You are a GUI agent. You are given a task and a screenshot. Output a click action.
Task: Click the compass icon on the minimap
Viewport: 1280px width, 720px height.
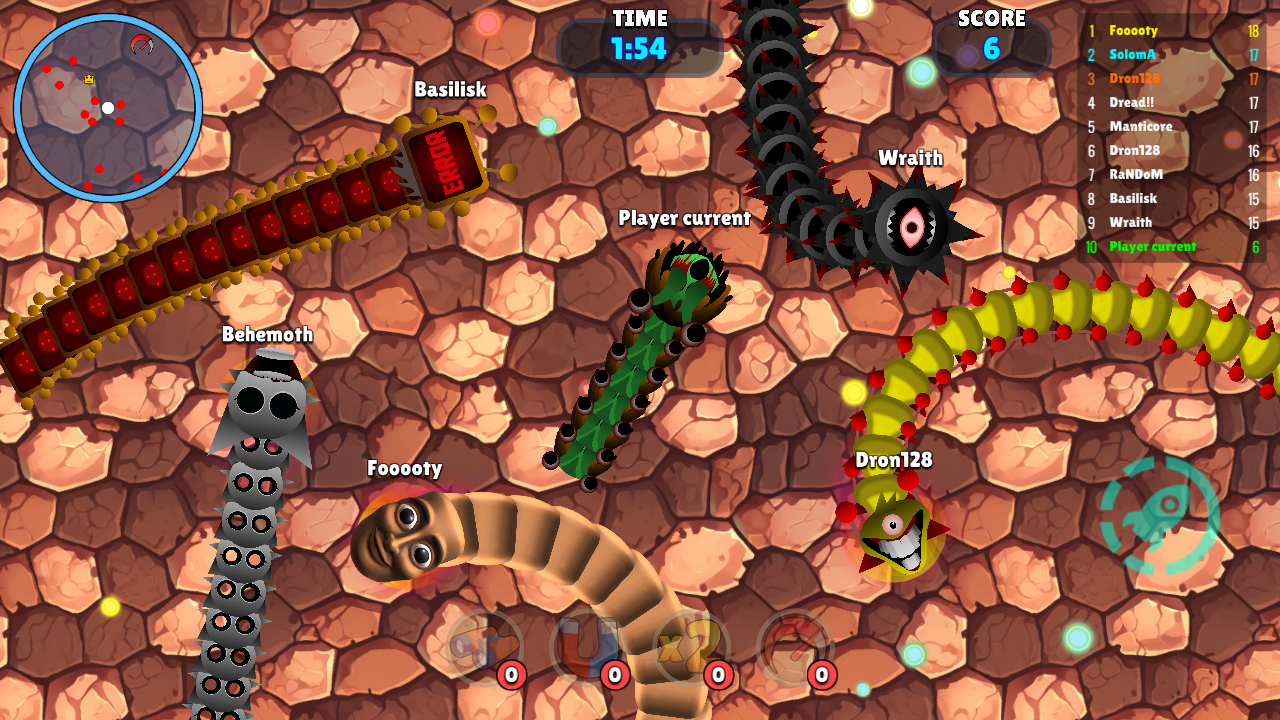tap(140, 45)
